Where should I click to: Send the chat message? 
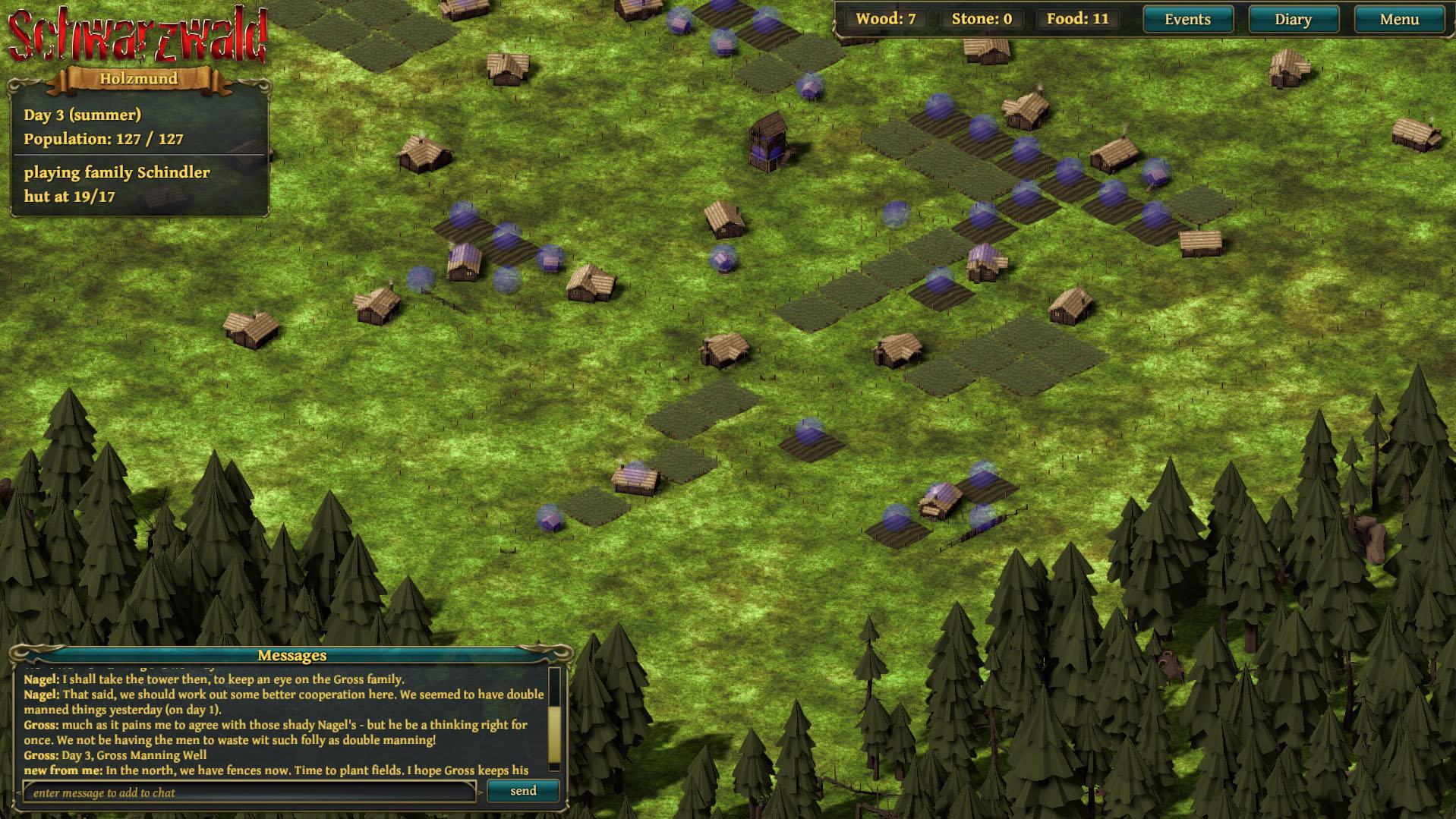point(523,791)
